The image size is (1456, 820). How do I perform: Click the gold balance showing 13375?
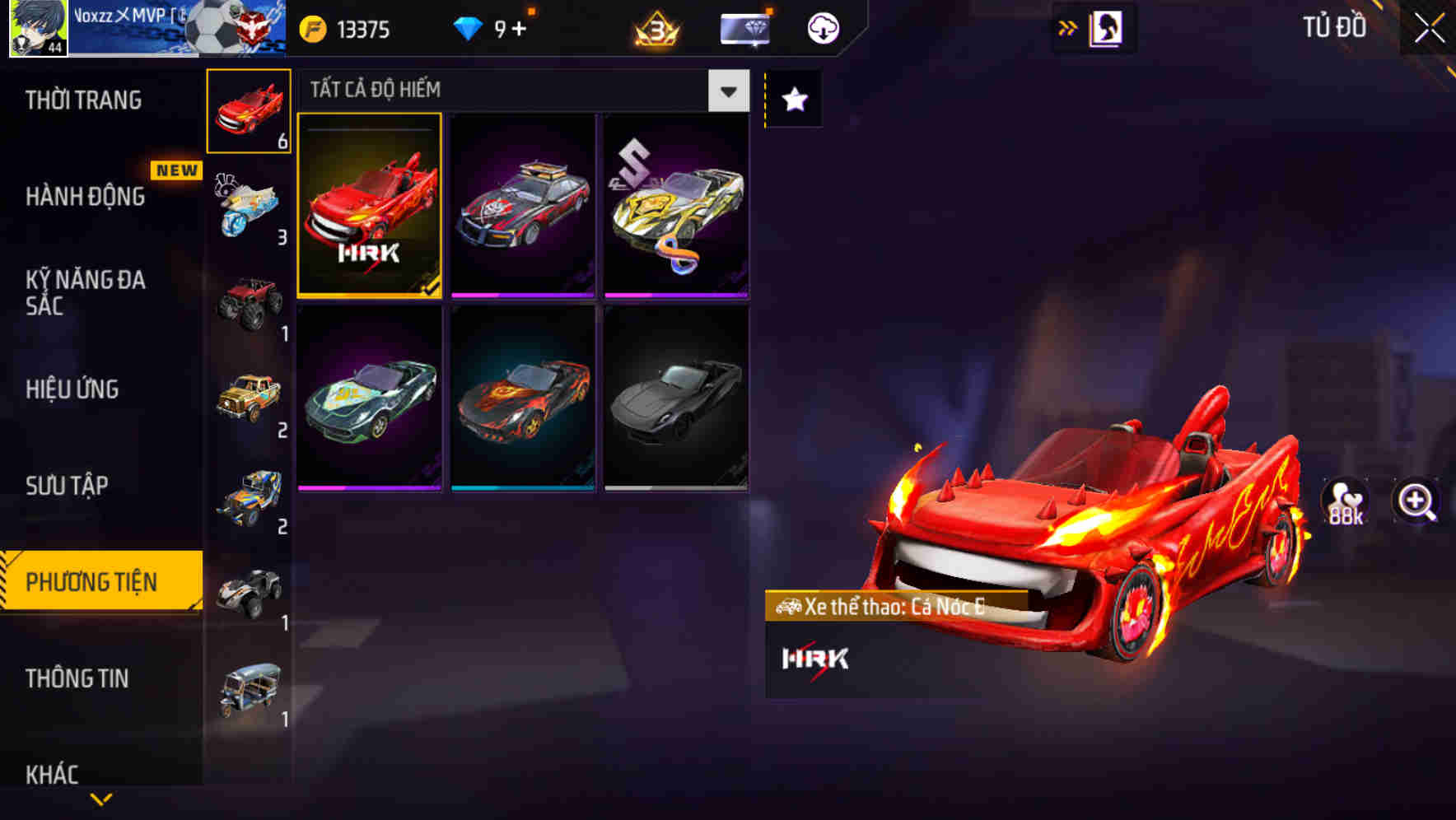click(x=346, y=27)
